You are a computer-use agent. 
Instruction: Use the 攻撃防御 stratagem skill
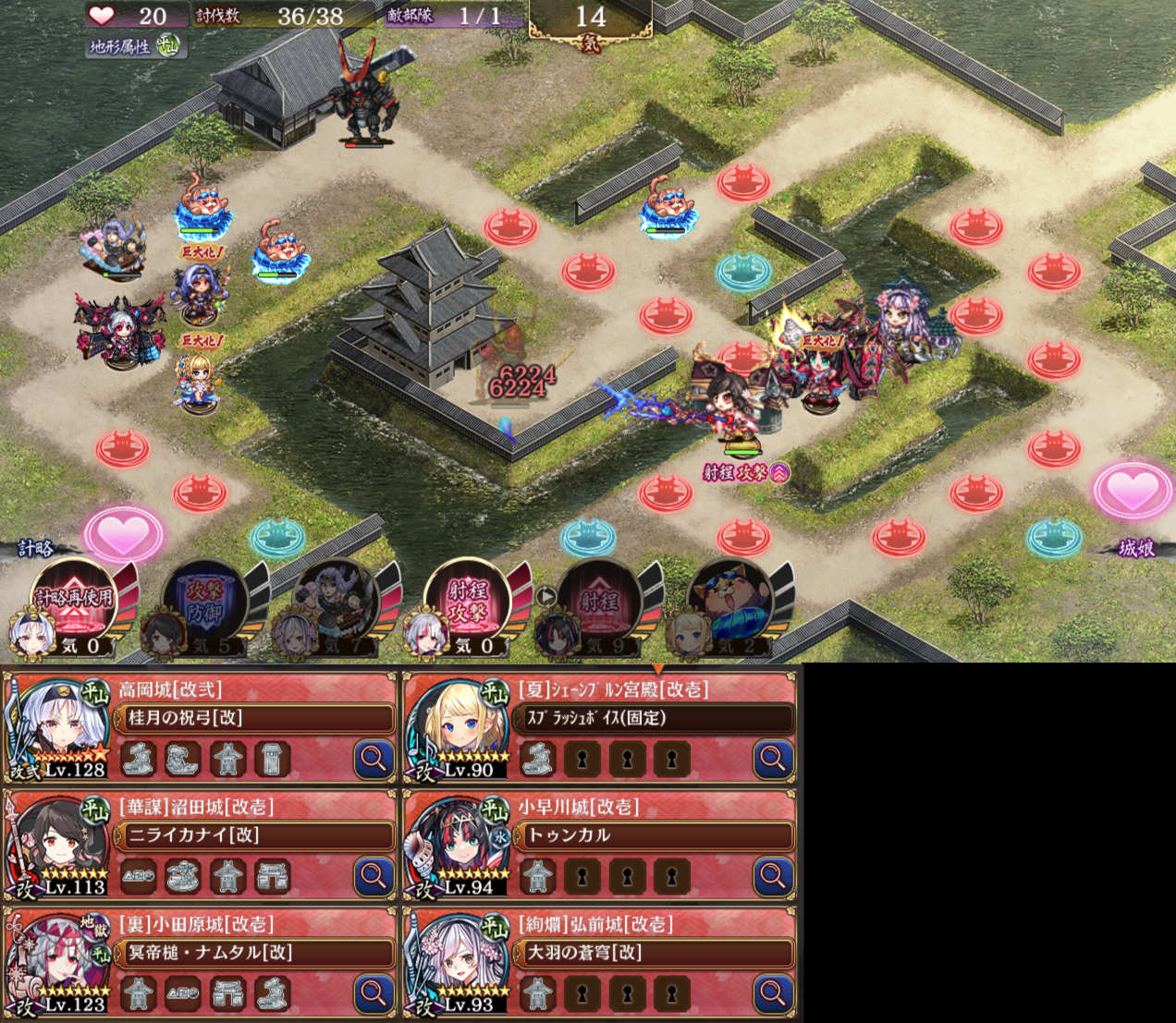click(x=203, y=599)
